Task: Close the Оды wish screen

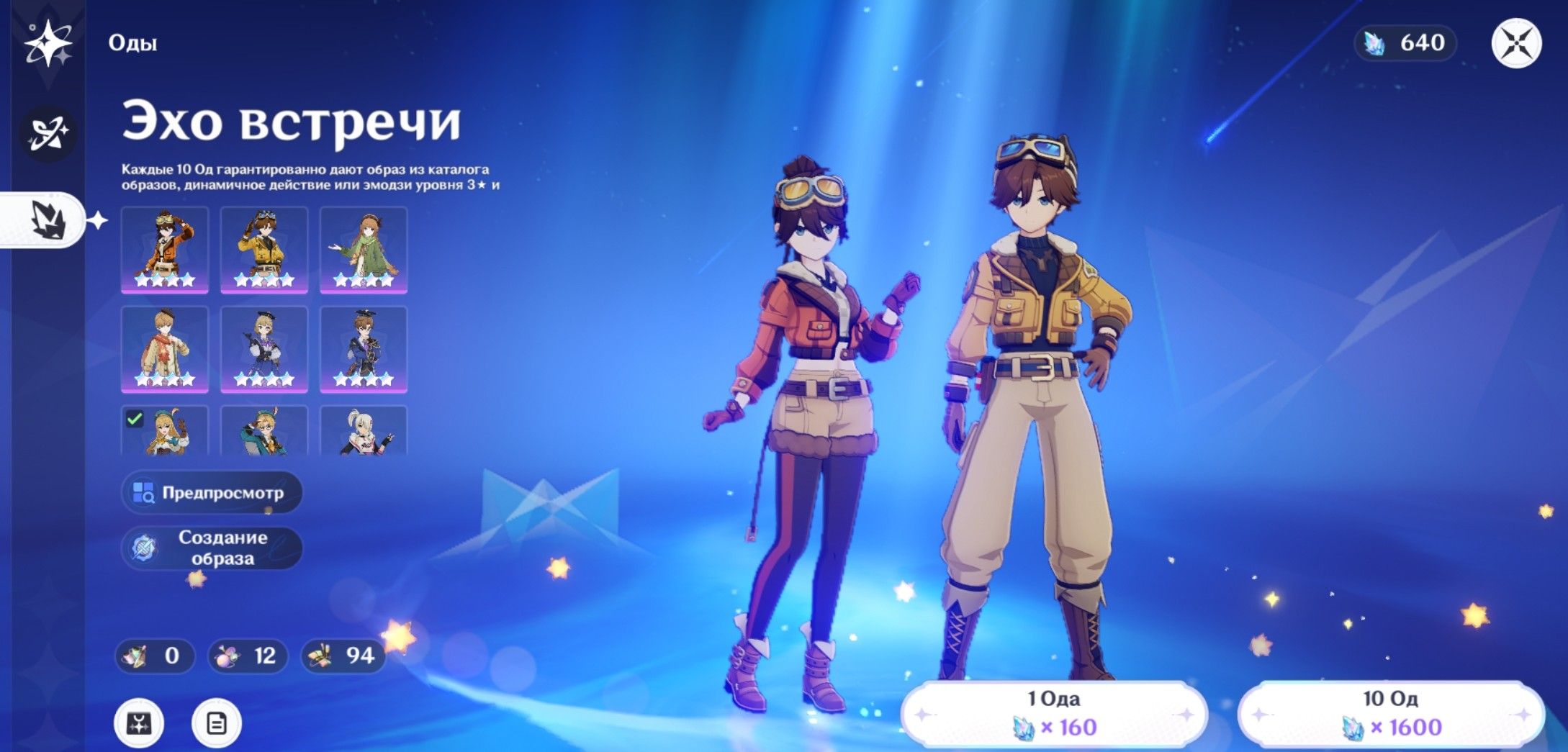Action: [1515, 43]
